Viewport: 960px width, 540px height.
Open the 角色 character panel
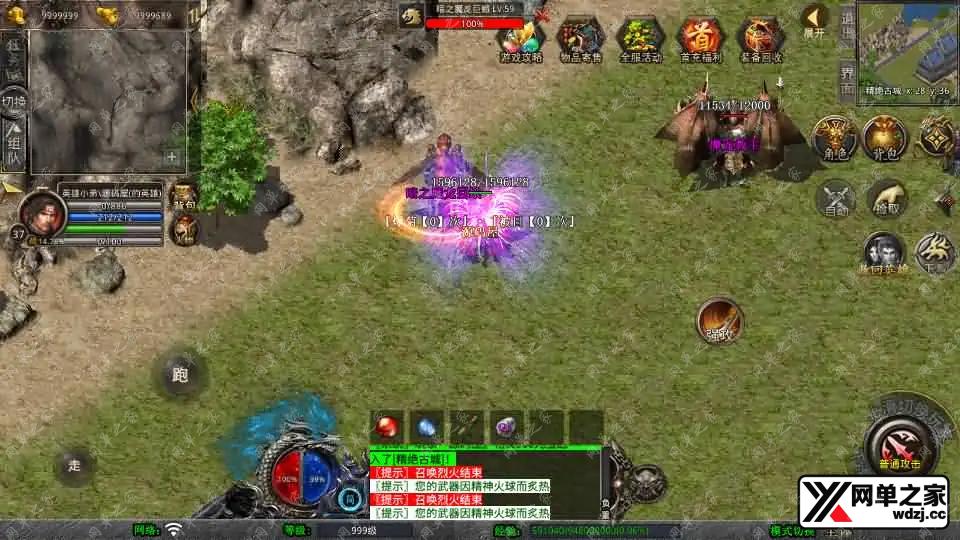click(x=831, y=138)
